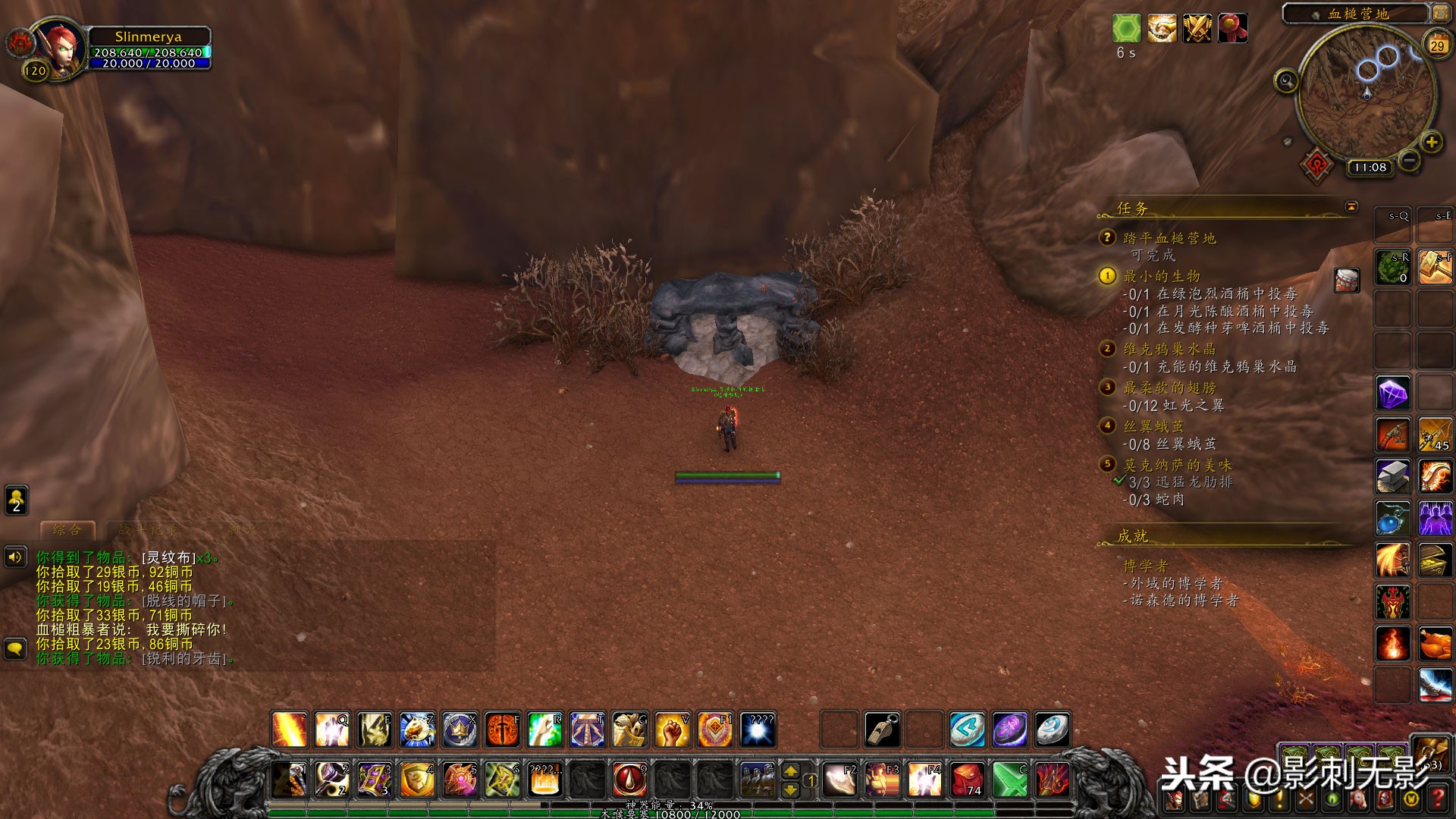The image size is (1456, 819).
Task: Use the purple gem item on side bar
Action: click(x=1393, y=394)
